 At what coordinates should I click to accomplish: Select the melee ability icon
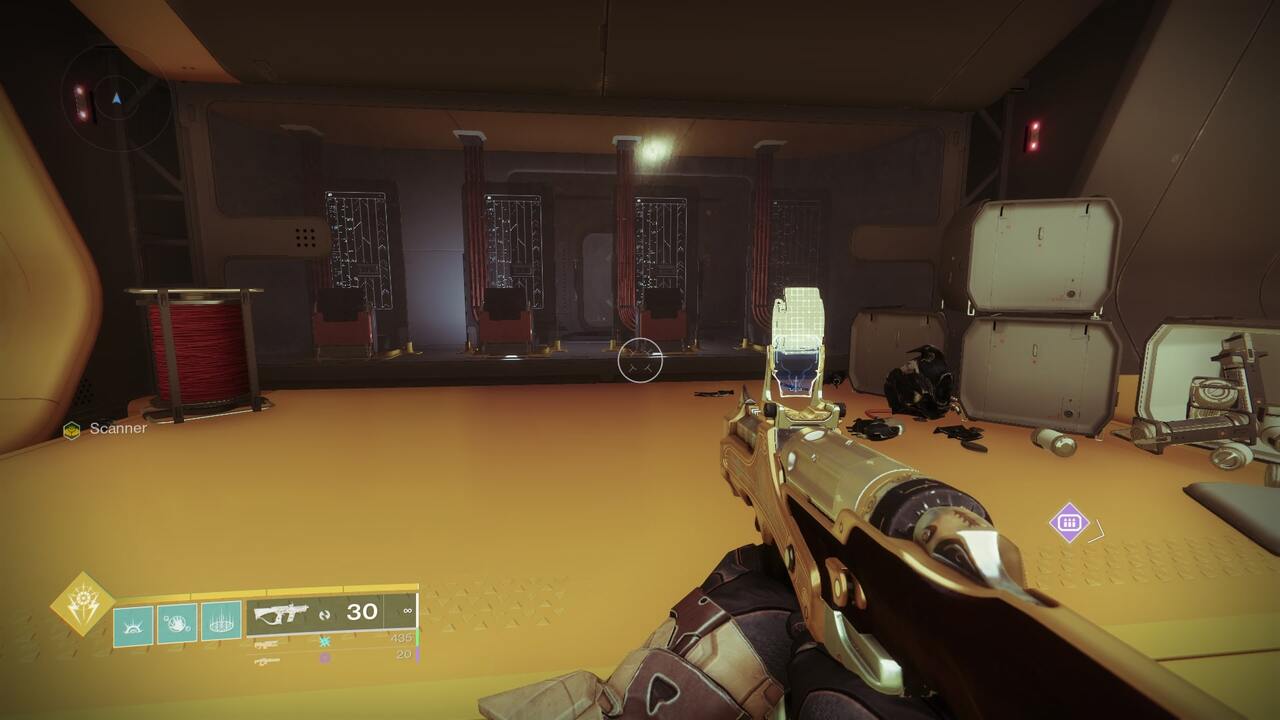(x=176, y=620)
